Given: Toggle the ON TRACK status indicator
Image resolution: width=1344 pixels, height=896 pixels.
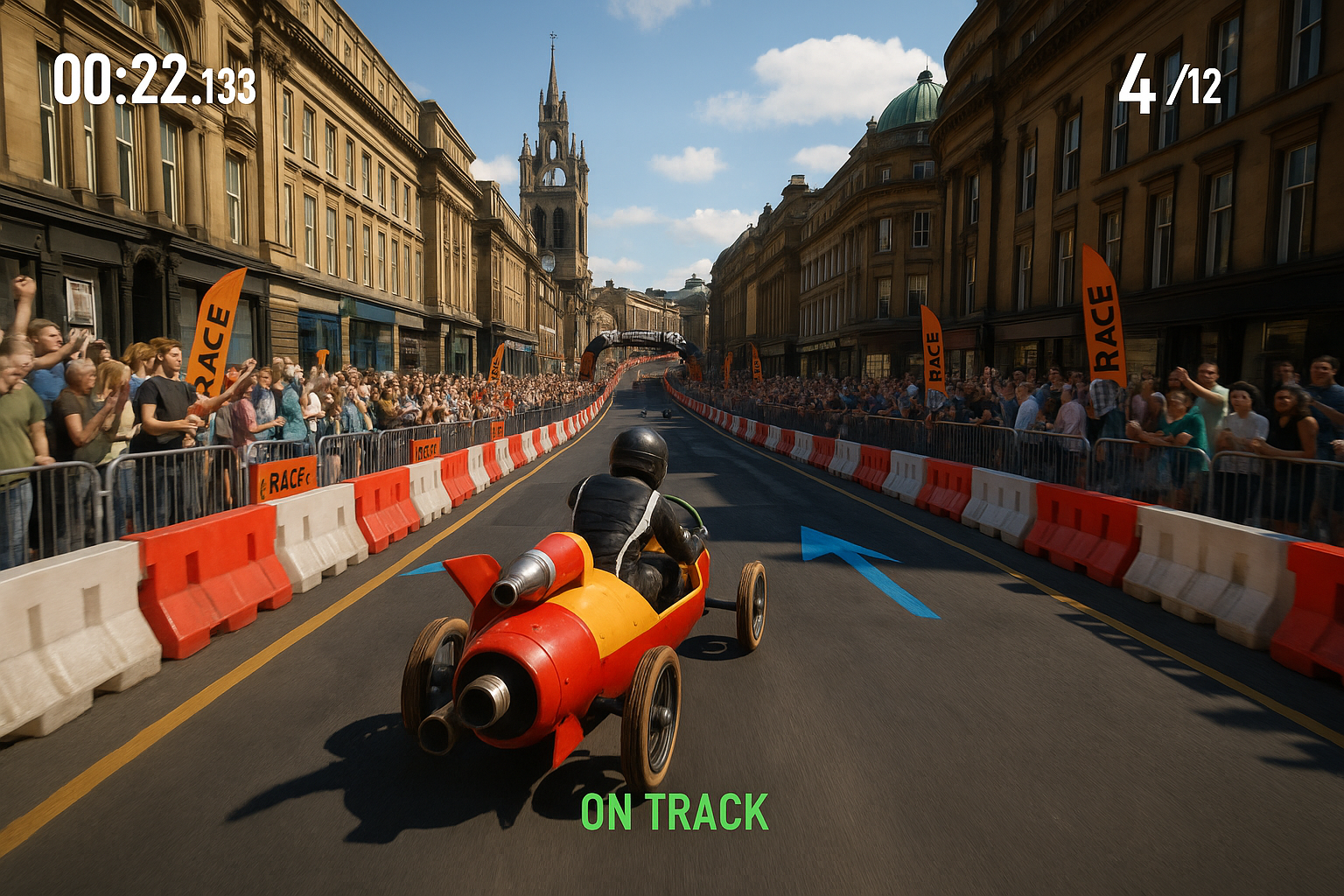Looking at the screenshot, I should pos(674,812).
